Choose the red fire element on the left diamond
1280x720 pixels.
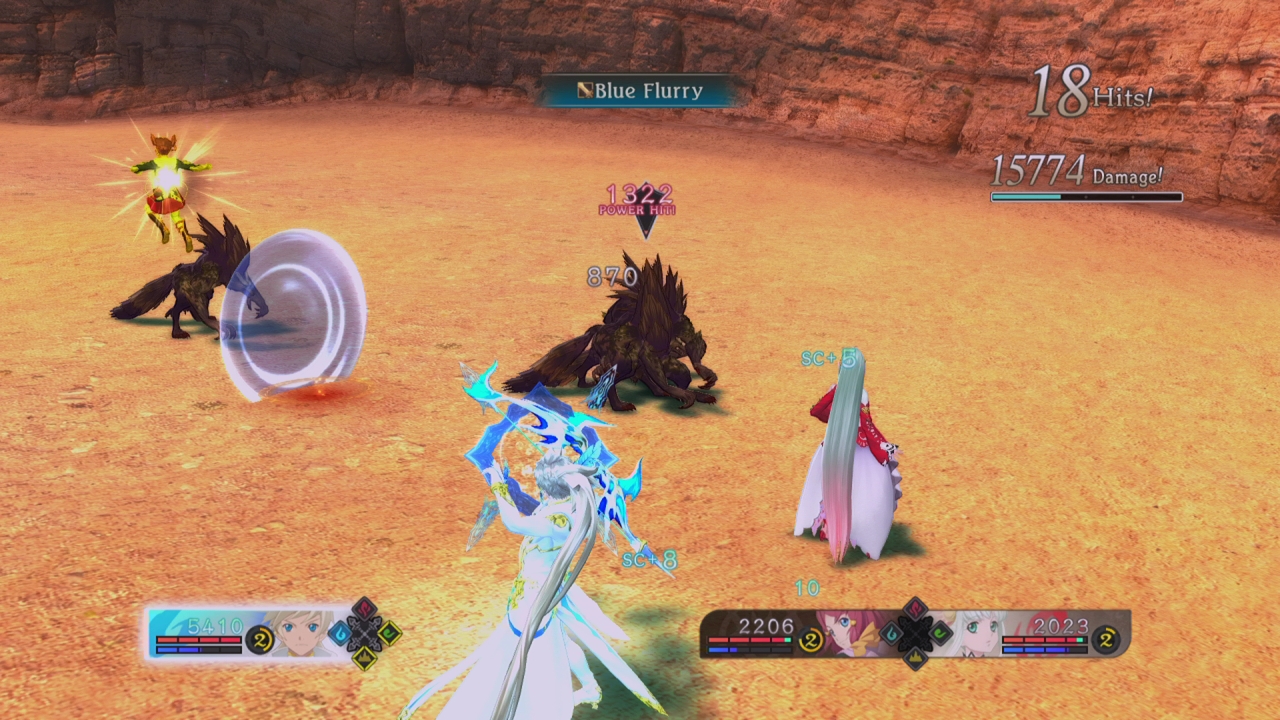click(x=364, y=609)
